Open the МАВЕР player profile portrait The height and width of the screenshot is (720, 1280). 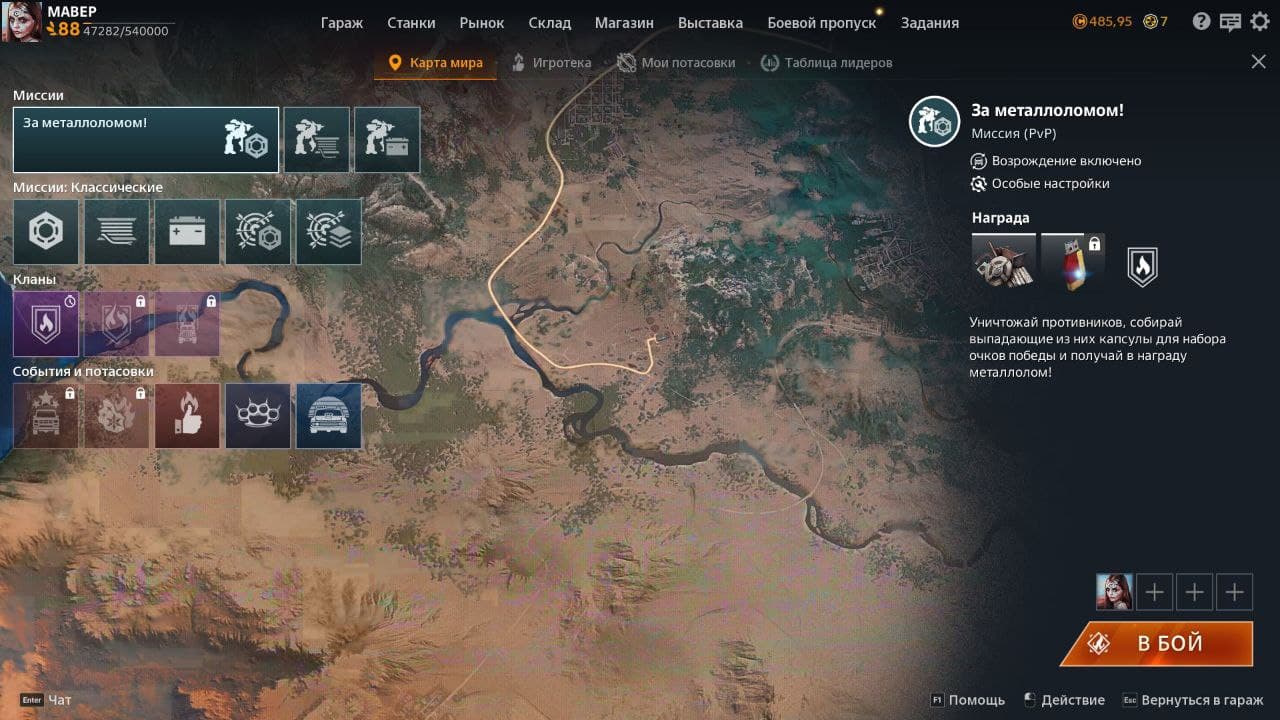coord(21,21)
